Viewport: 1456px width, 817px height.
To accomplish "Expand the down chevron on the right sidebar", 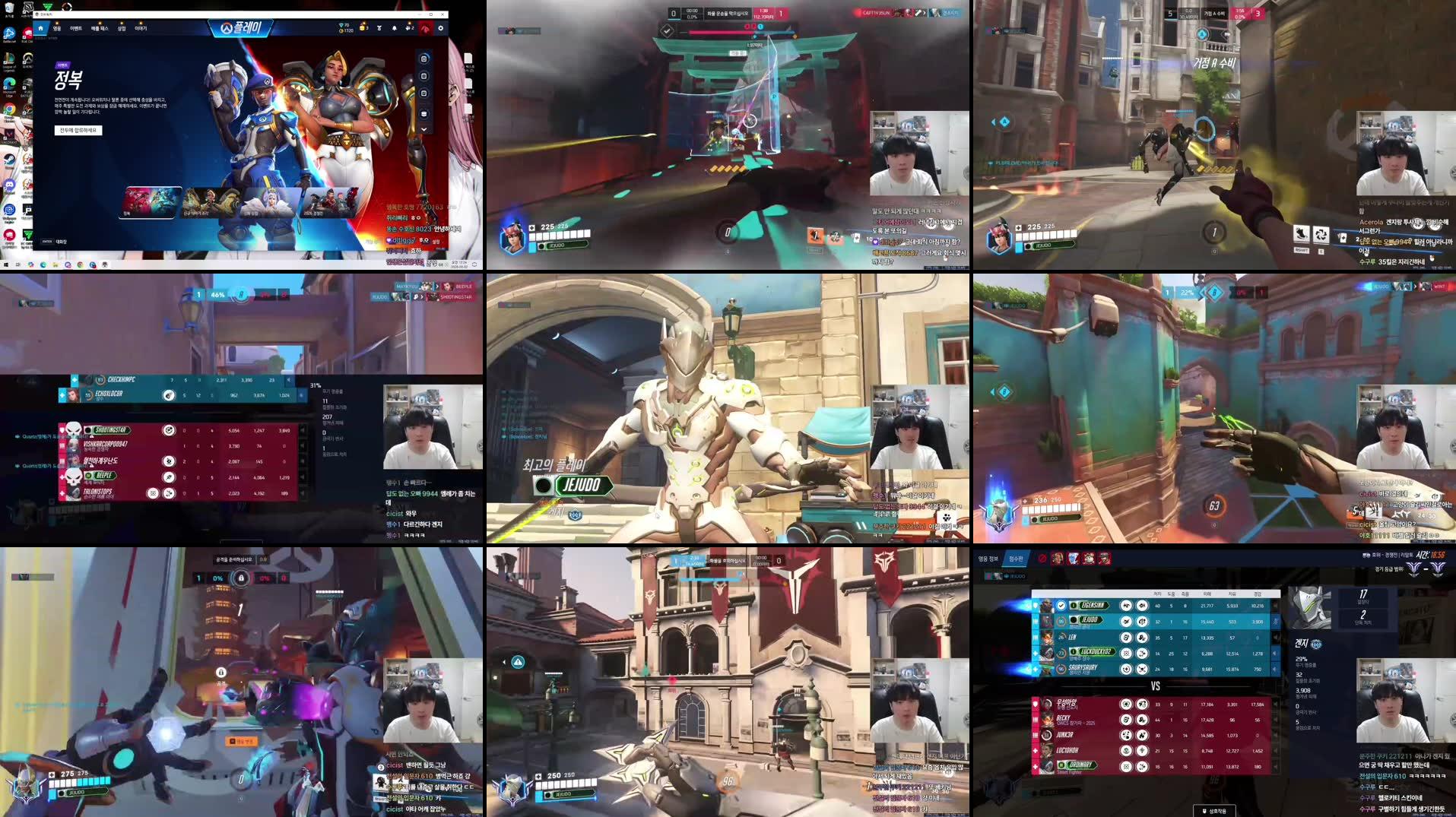I will tap(424, 129).
